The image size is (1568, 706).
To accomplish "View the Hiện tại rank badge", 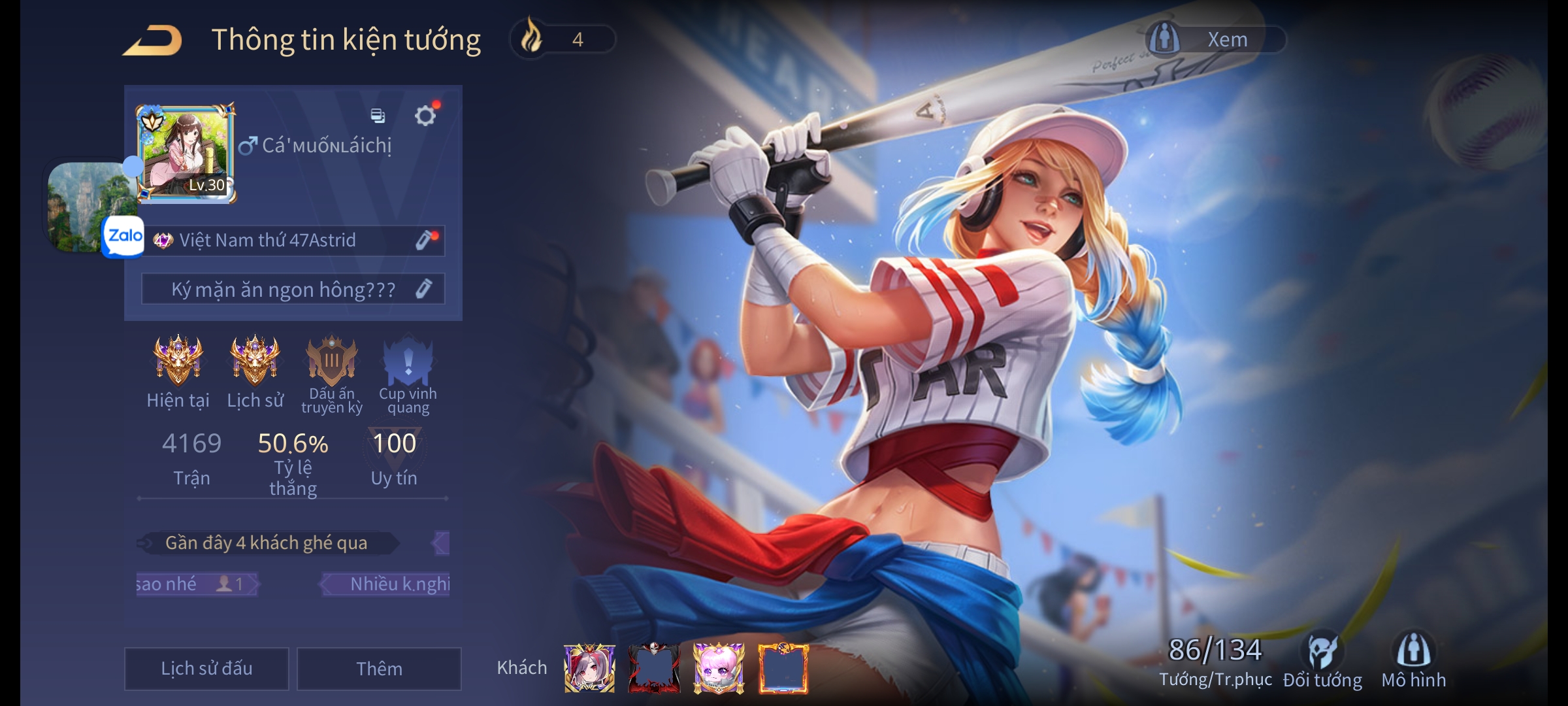I will pos(178,360).
